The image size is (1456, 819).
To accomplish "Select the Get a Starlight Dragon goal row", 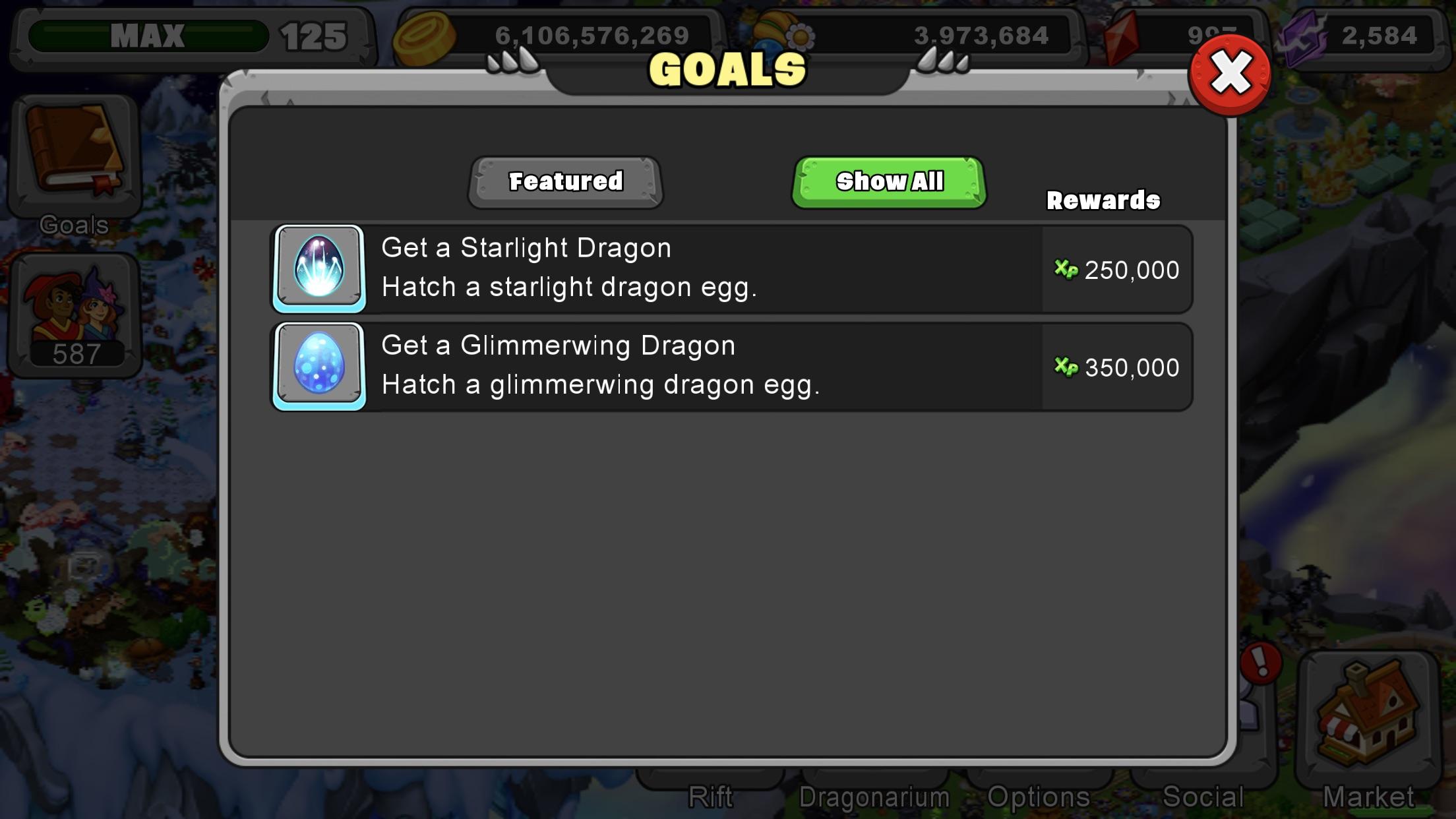I will (659, 269).
